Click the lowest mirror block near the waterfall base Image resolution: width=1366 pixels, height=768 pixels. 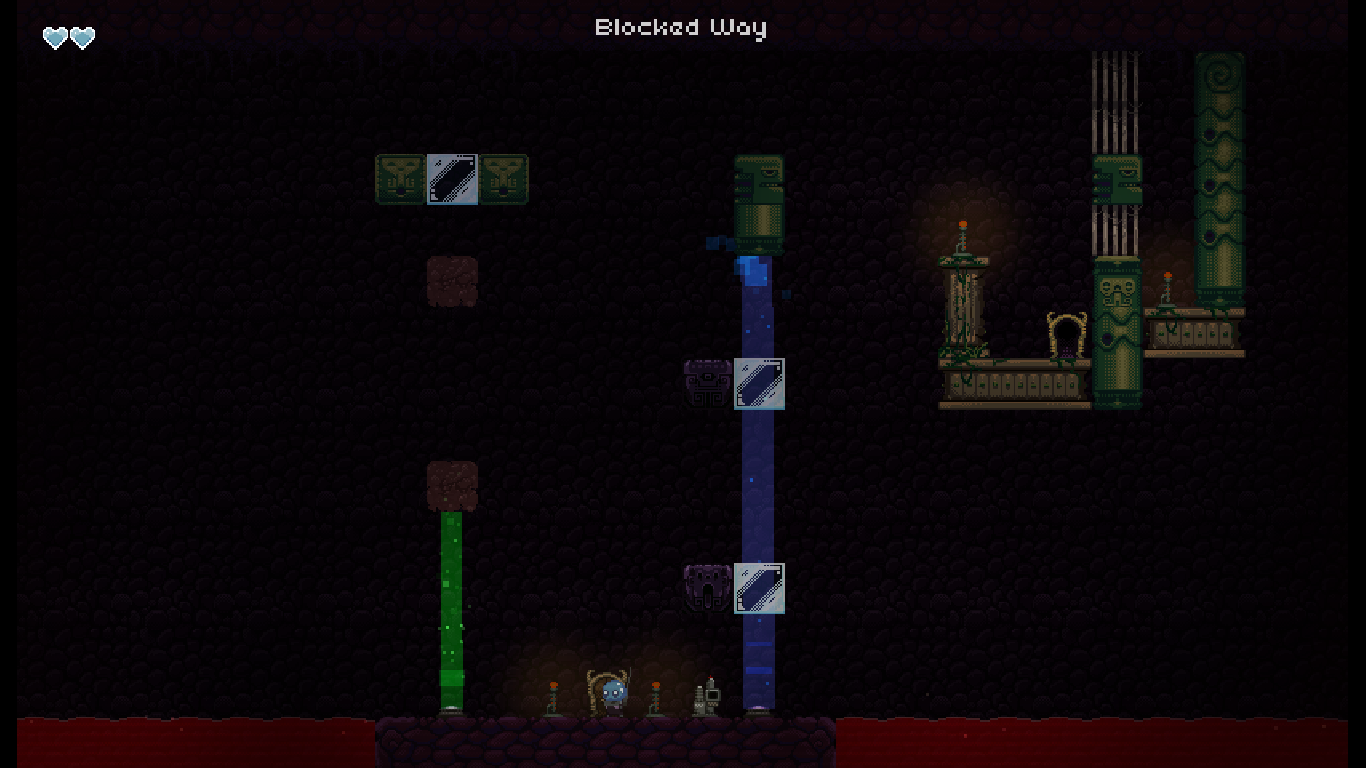point(759,590)
